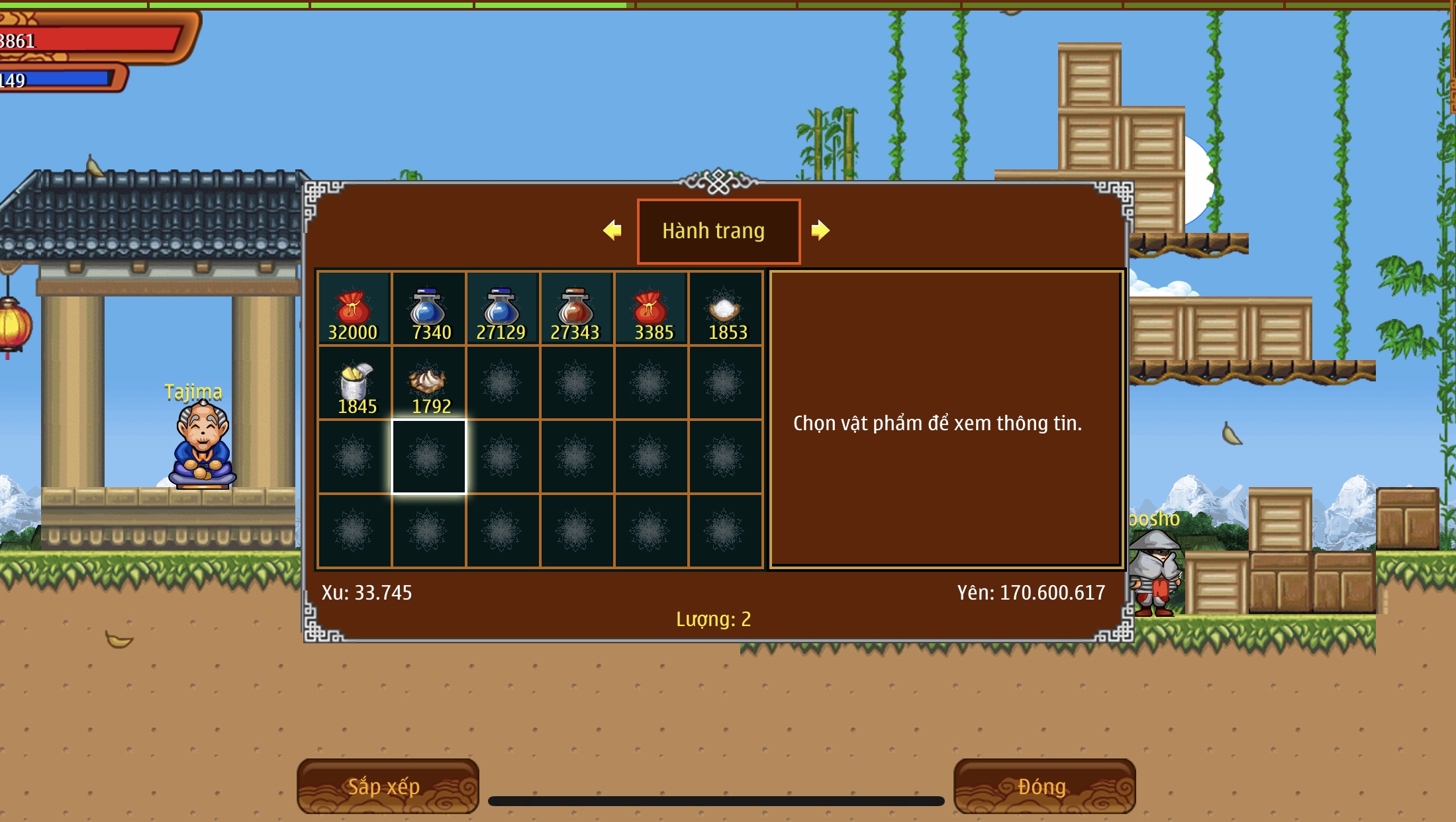Go to the next tab with right arrow

point(820,230)
